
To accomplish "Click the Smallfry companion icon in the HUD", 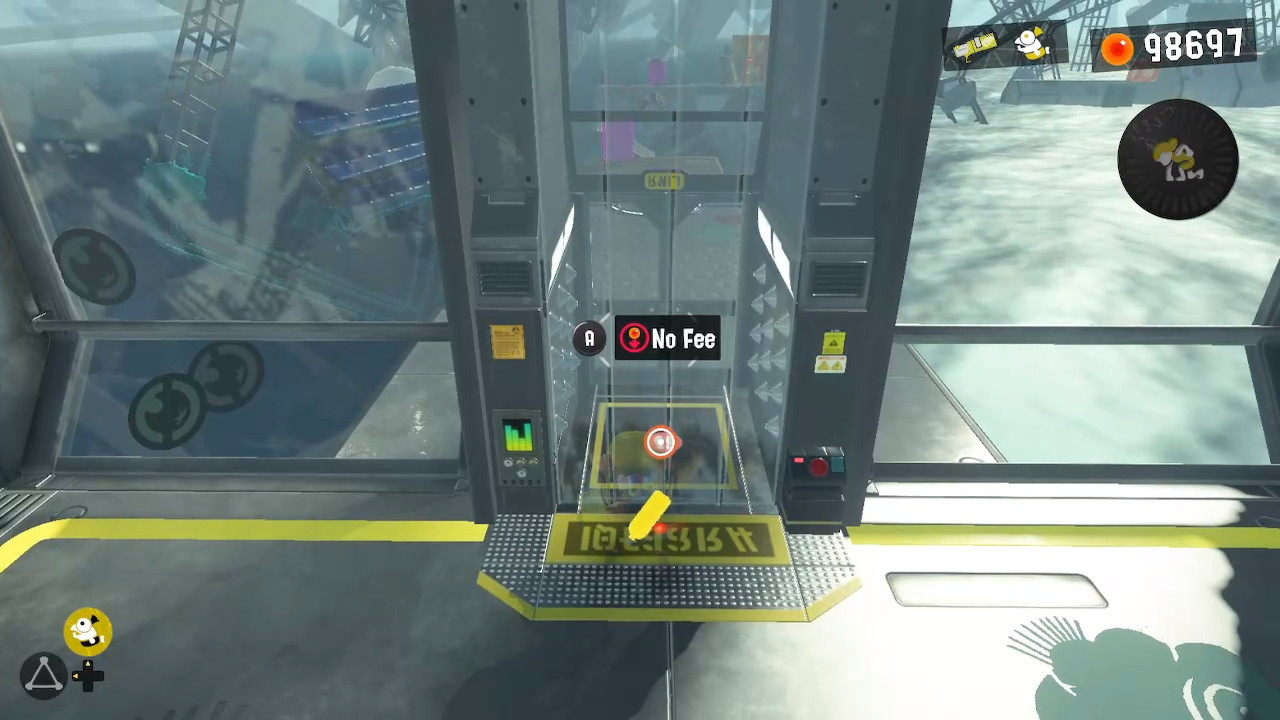I will coord(1030,44).
